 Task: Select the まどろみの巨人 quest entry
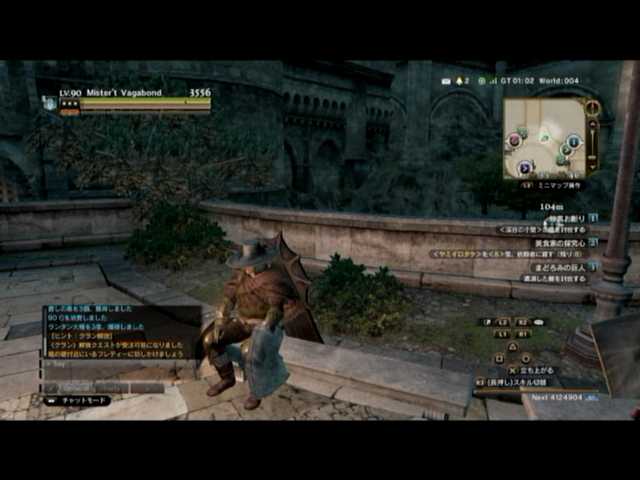pyautogui.click(x=561, y=267)
